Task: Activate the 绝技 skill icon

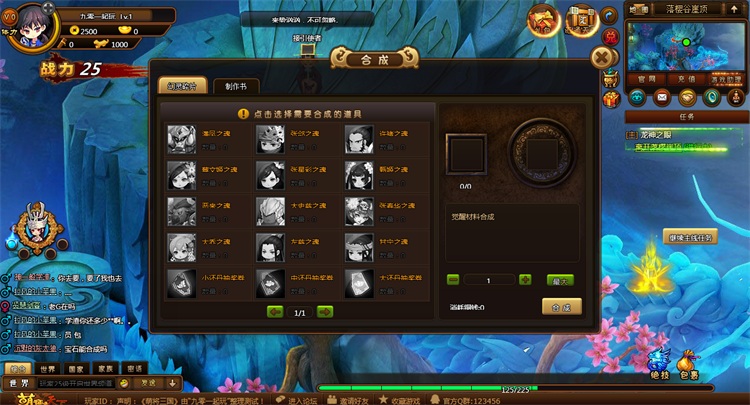Action: 657,362
